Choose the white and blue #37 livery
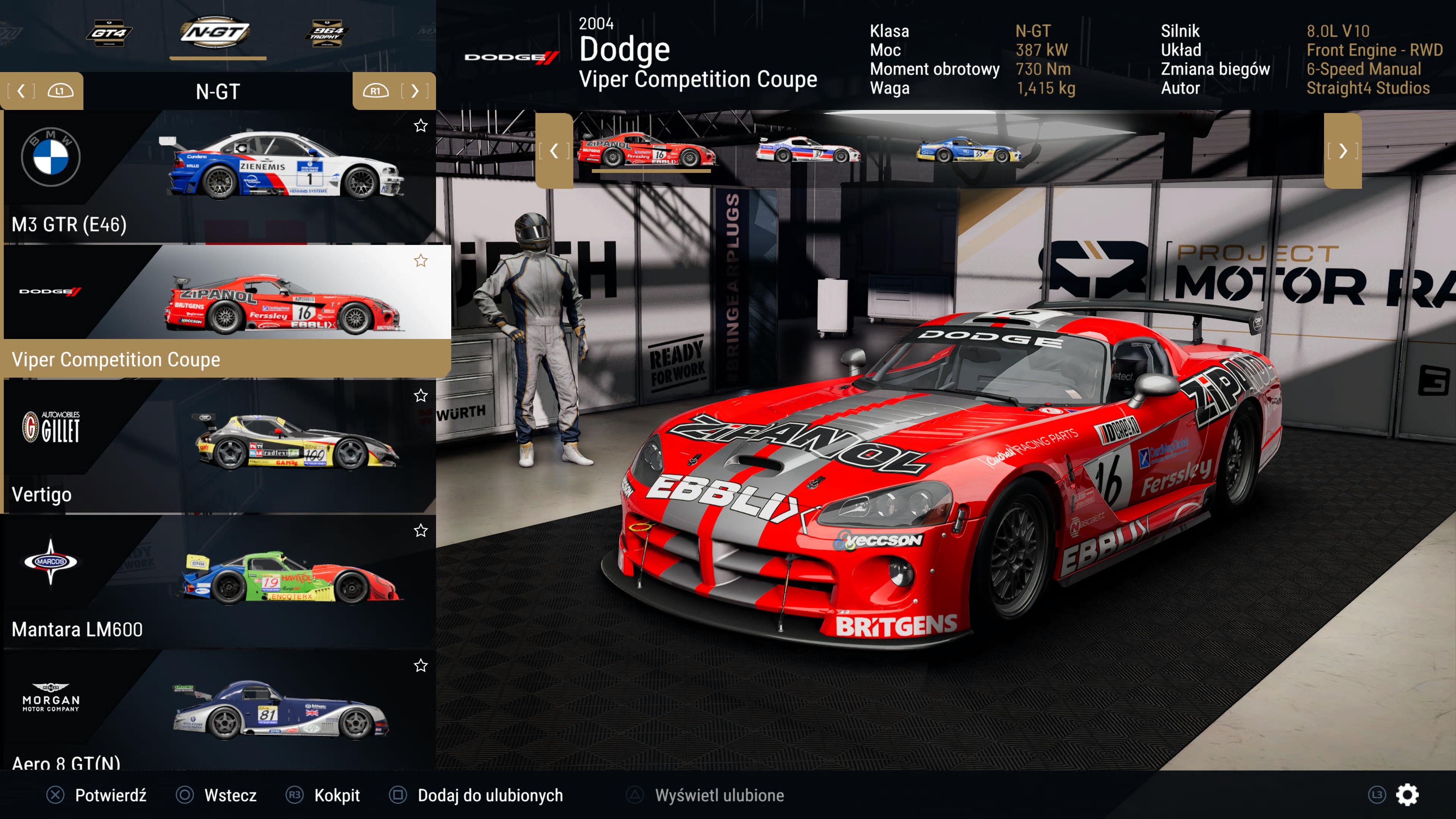 pyautogui.click(x=808, y=150)
